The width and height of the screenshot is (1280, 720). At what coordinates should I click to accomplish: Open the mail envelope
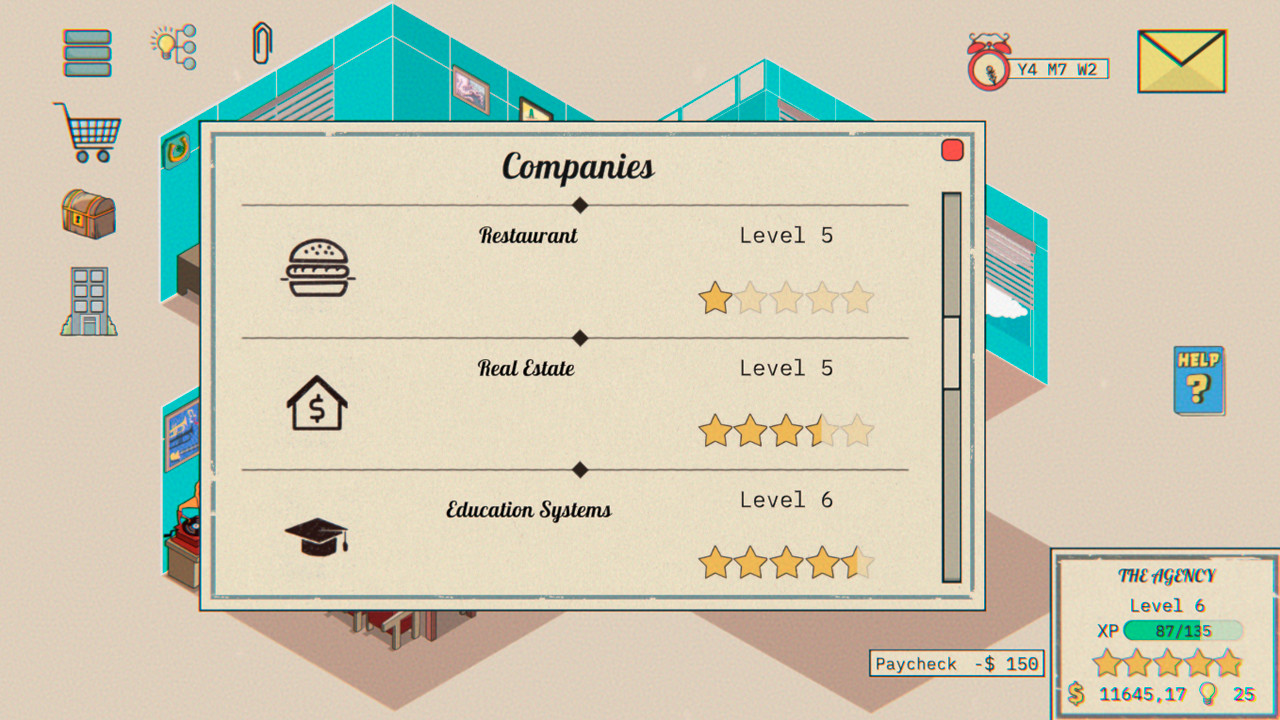[x=1181, y=60]
